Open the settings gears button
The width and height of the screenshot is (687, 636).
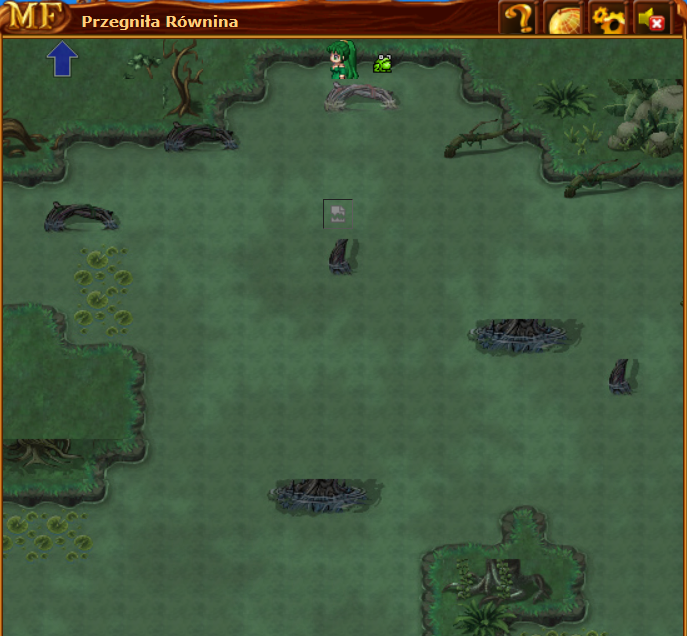(608, 18)
